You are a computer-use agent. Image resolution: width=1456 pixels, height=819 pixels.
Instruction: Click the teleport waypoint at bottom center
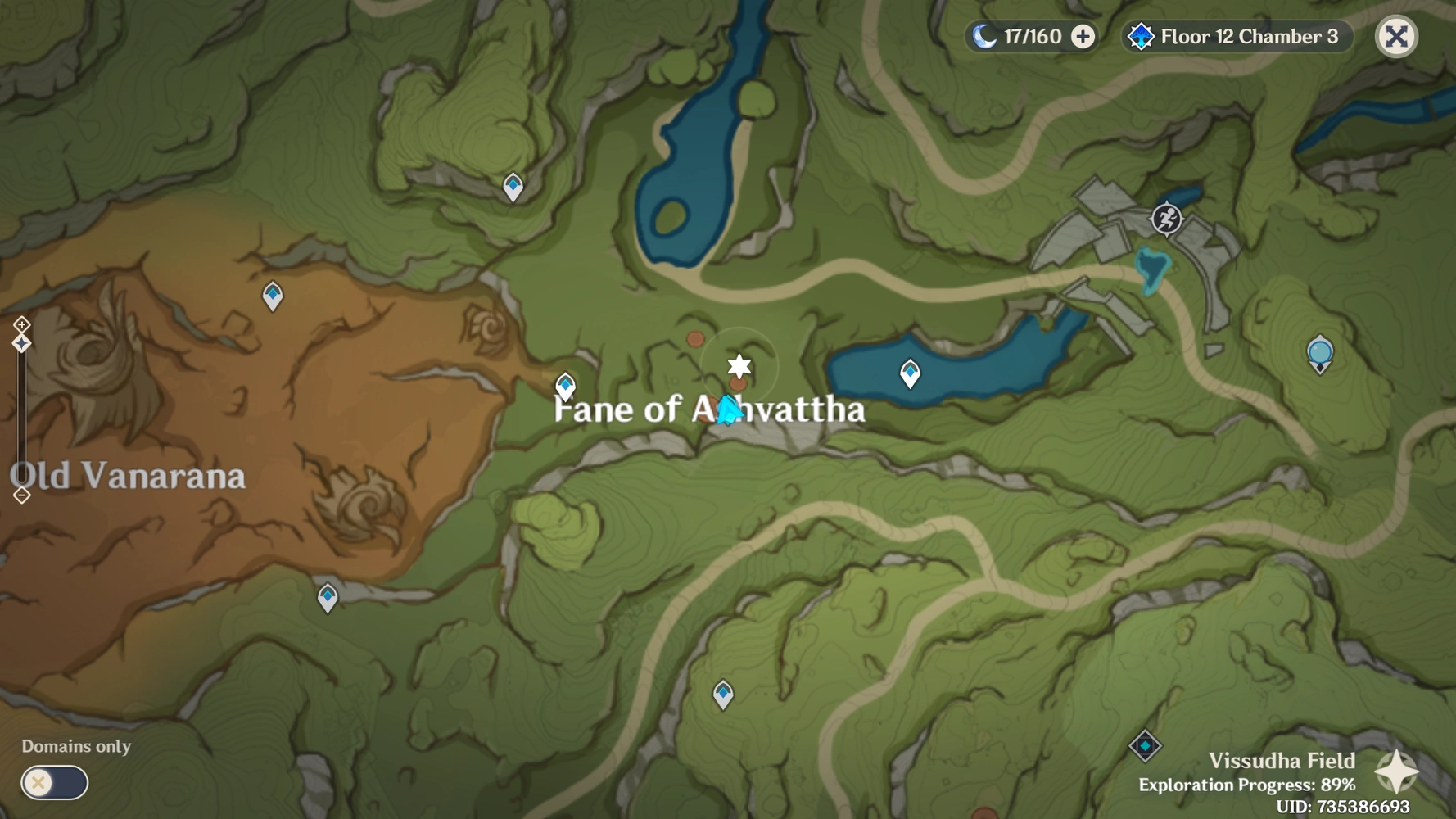pos(721,693)
